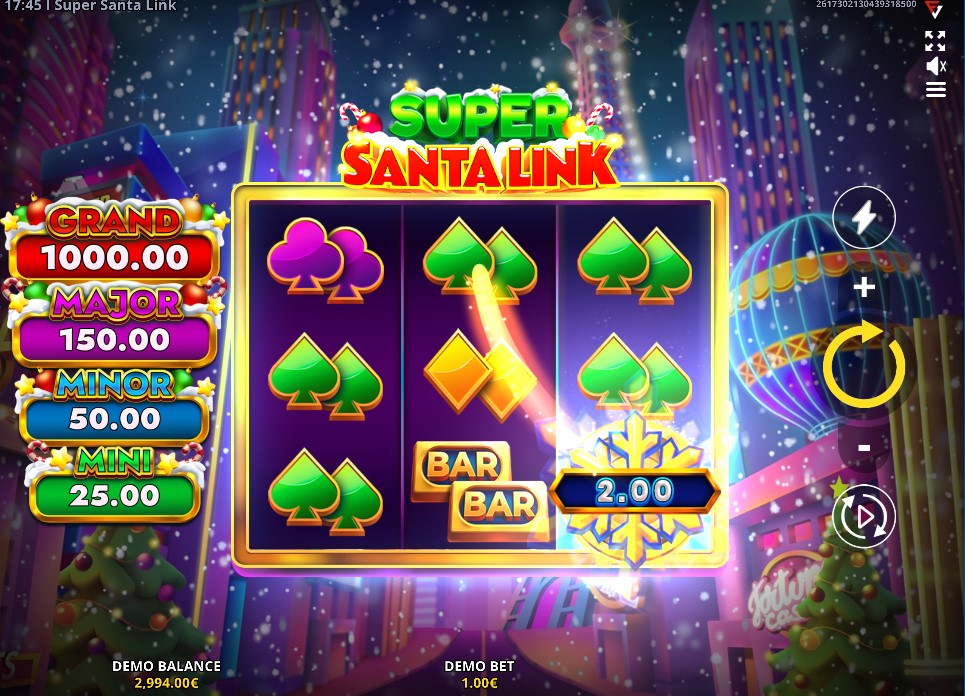
Task: Toggle fullscreen mode
Action: [x=935, y=41]
